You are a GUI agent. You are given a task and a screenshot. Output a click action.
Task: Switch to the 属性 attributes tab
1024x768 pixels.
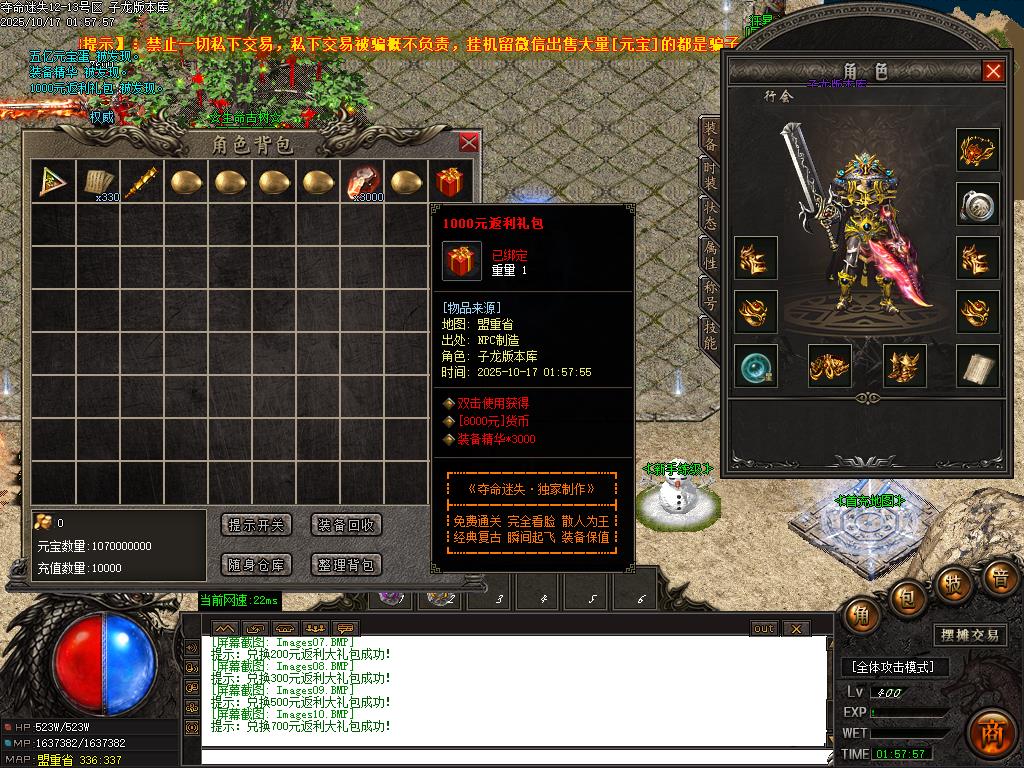[x=709, y=257]
